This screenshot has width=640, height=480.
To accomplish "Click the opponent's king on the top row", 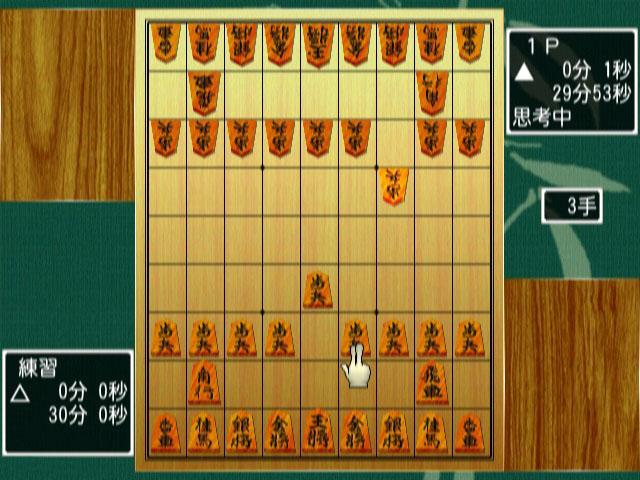I will [x=318, y=44].
